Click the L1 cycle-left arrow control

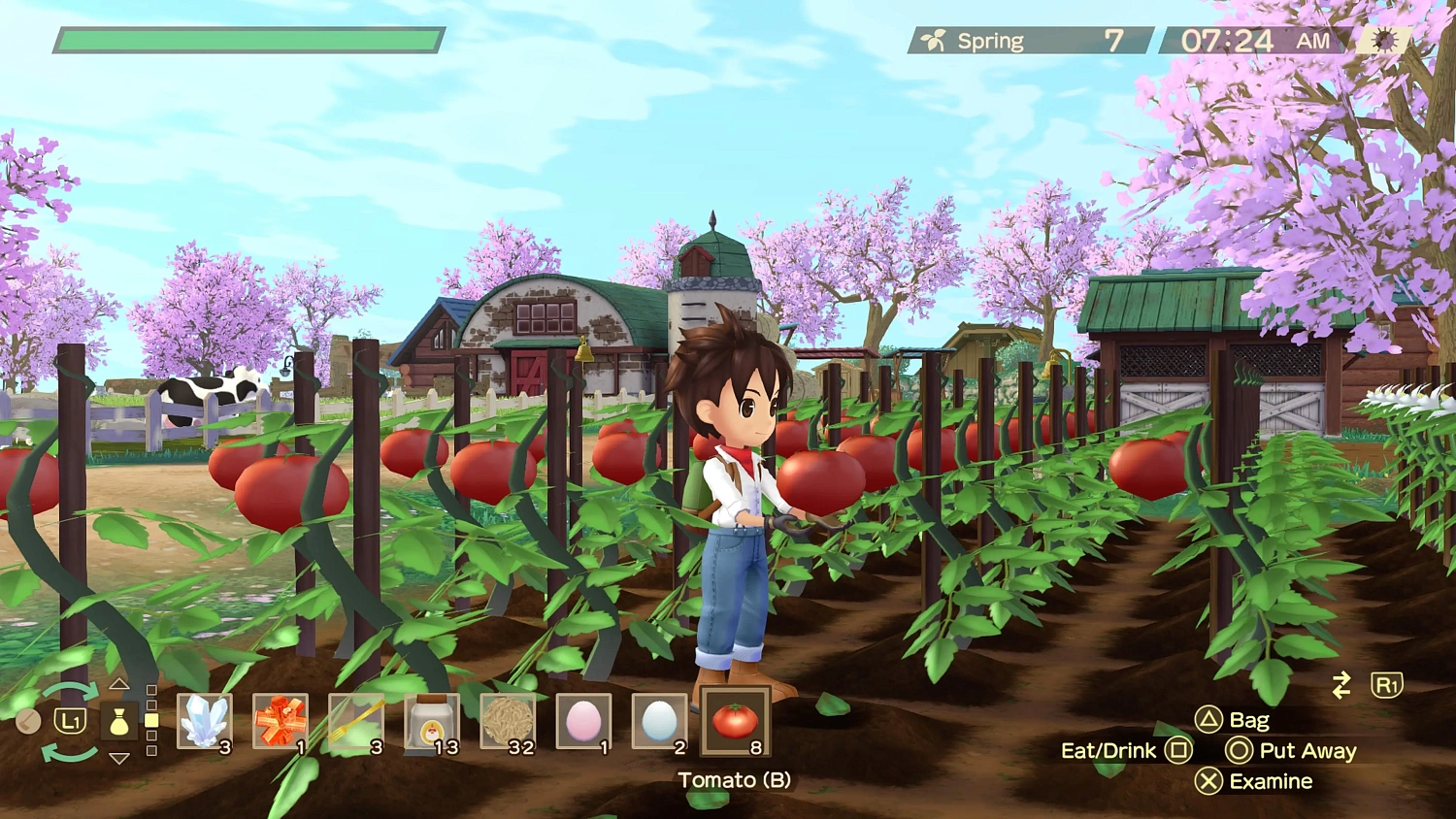[x=69, y=722]
